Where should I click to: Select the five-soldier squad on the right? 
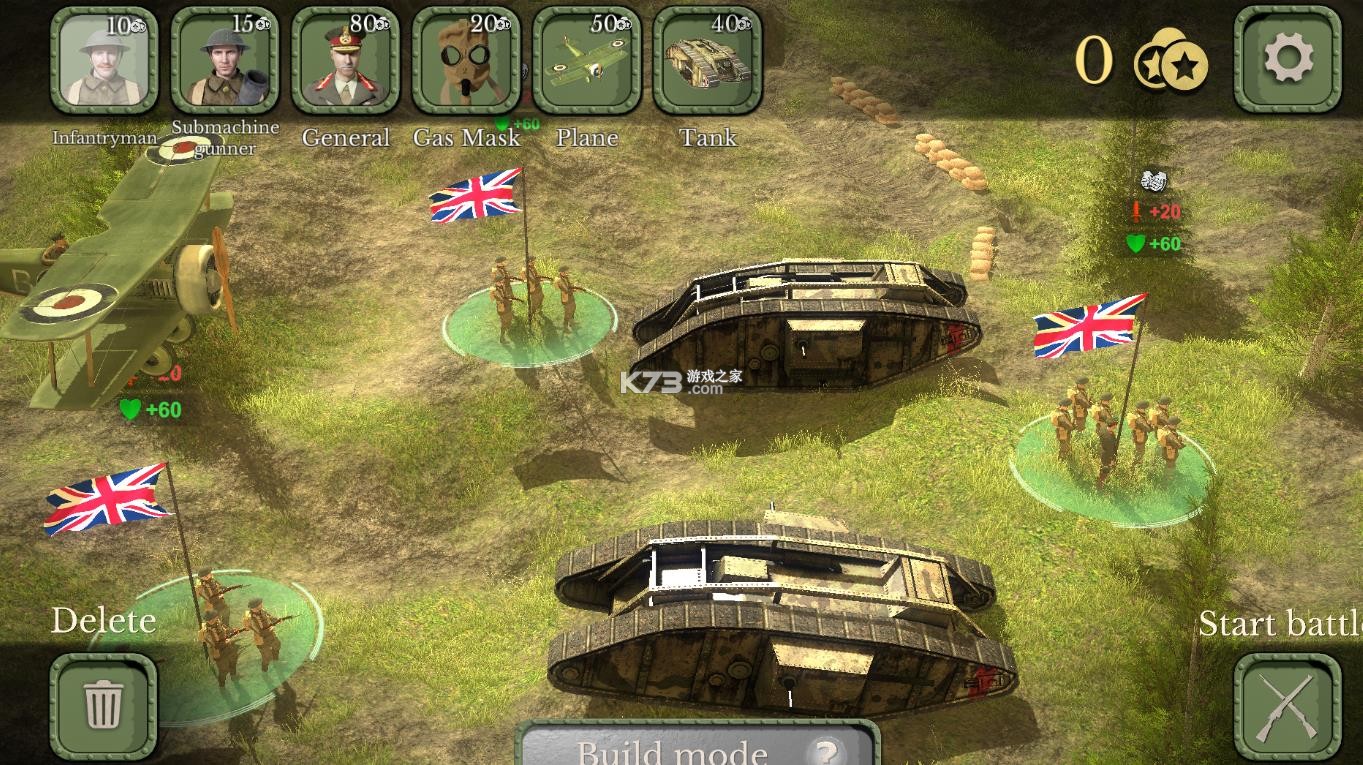1115,440
